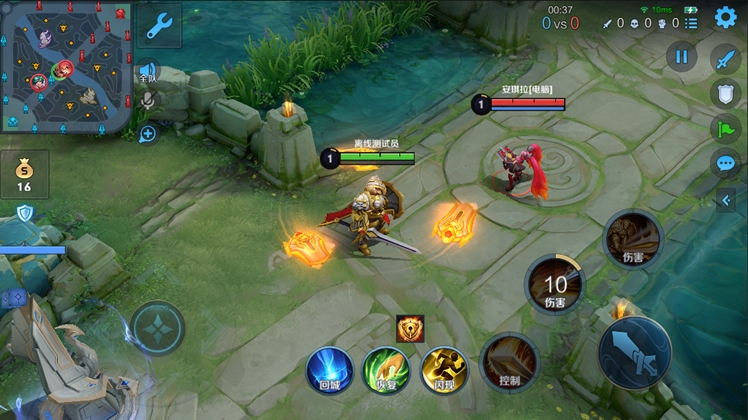Open the scoreboard list icon
748x420 pixels.
pos(691,22)
